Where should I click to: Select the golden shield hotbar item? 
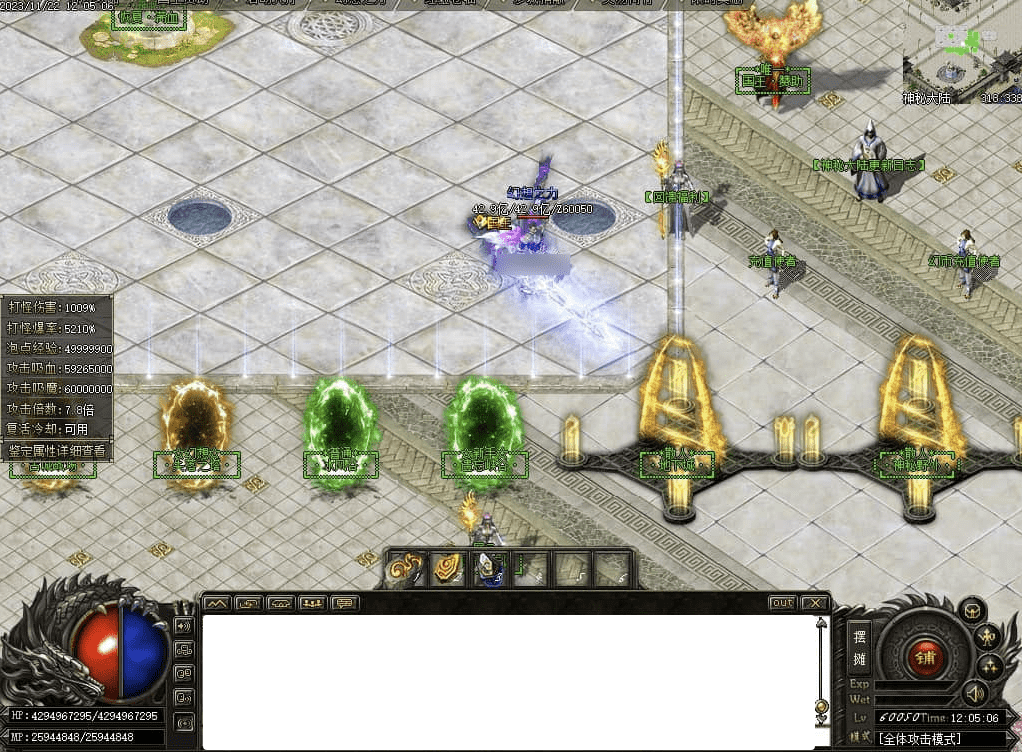pyautogui.click(x=446, y=569)
